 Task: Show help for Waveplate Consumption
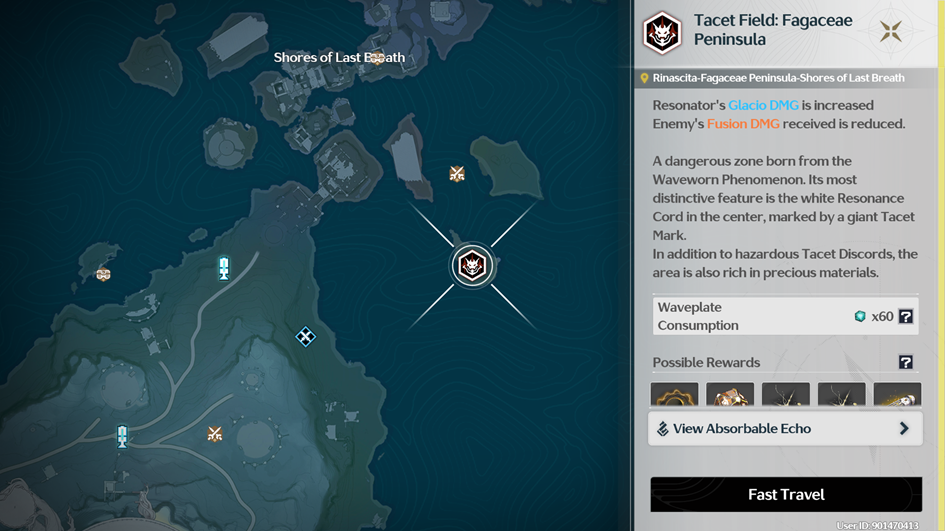pos(905,316)
